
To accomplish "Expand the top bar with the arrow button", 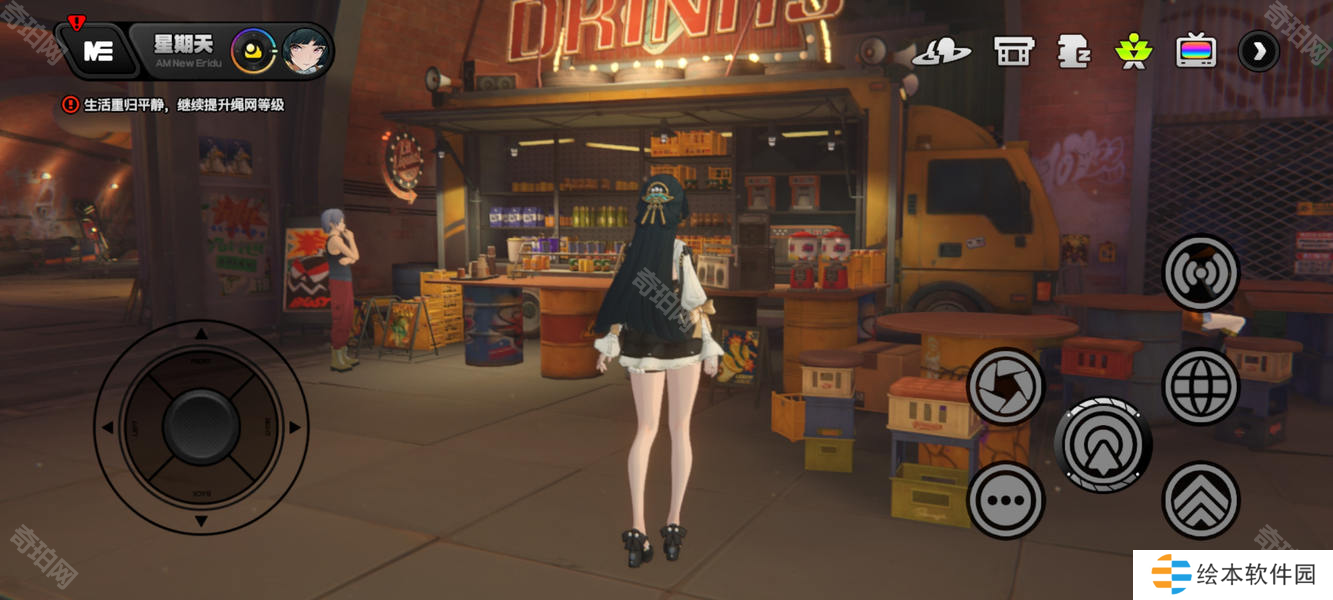I will tap(1258, 51).
